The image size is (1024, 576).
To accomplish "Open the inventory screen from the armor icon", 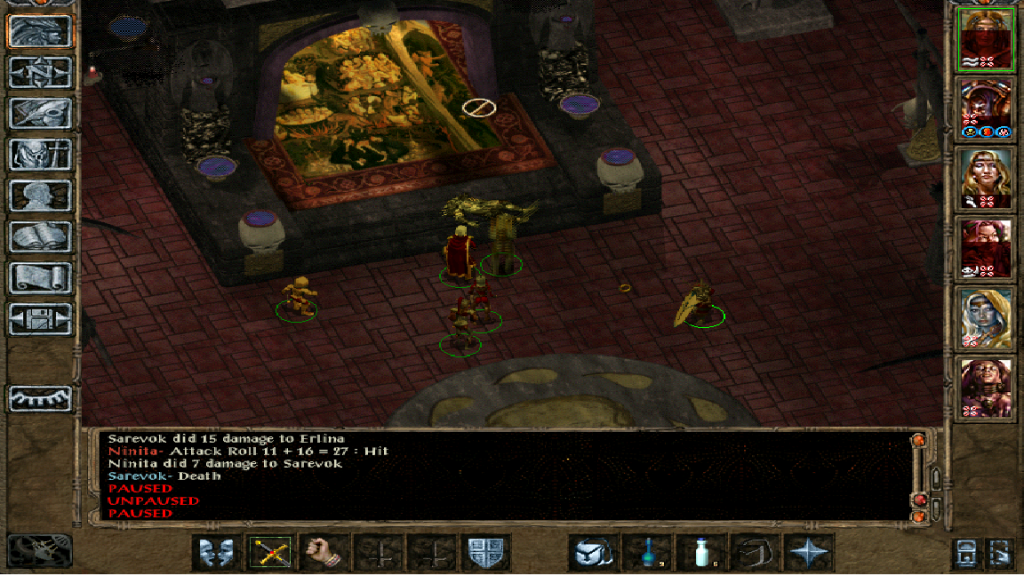I will coord(41,154).
